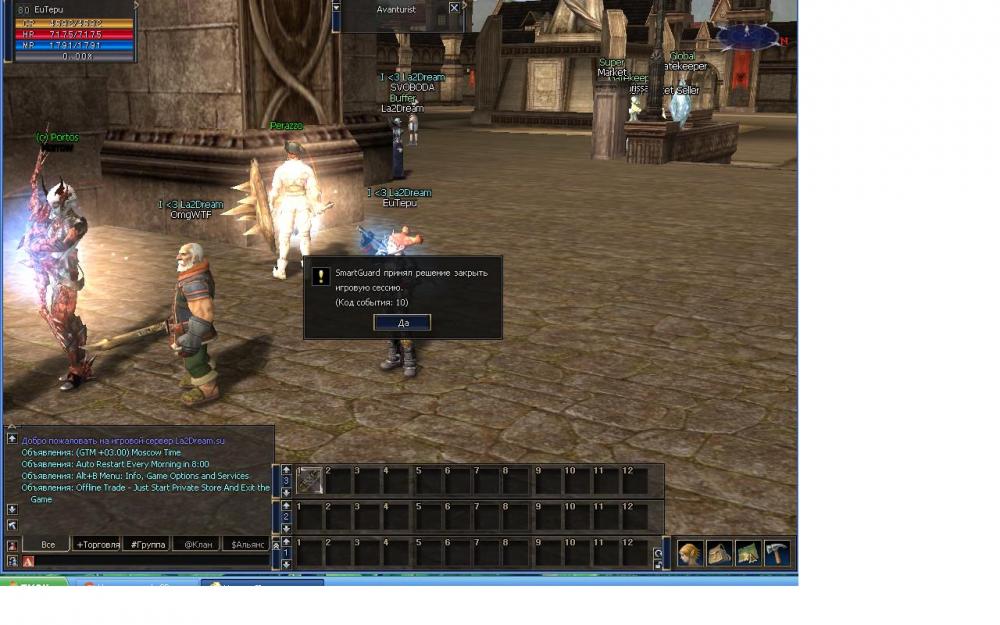Image resolution: width=1000 pixels, height=625 pixels.
Task: Open the character status elf-head icon
Action: point(690,554)
